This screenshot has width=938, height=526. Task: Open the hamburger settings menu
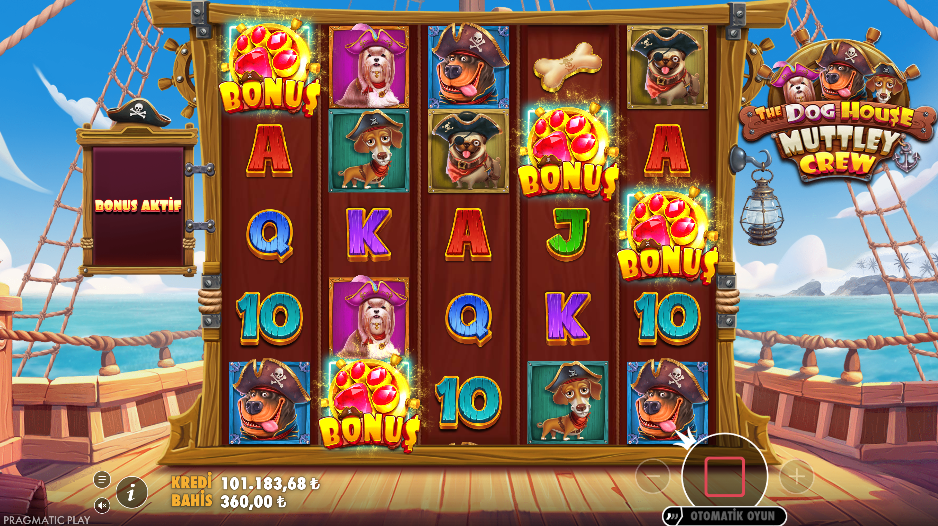point(102,479)
